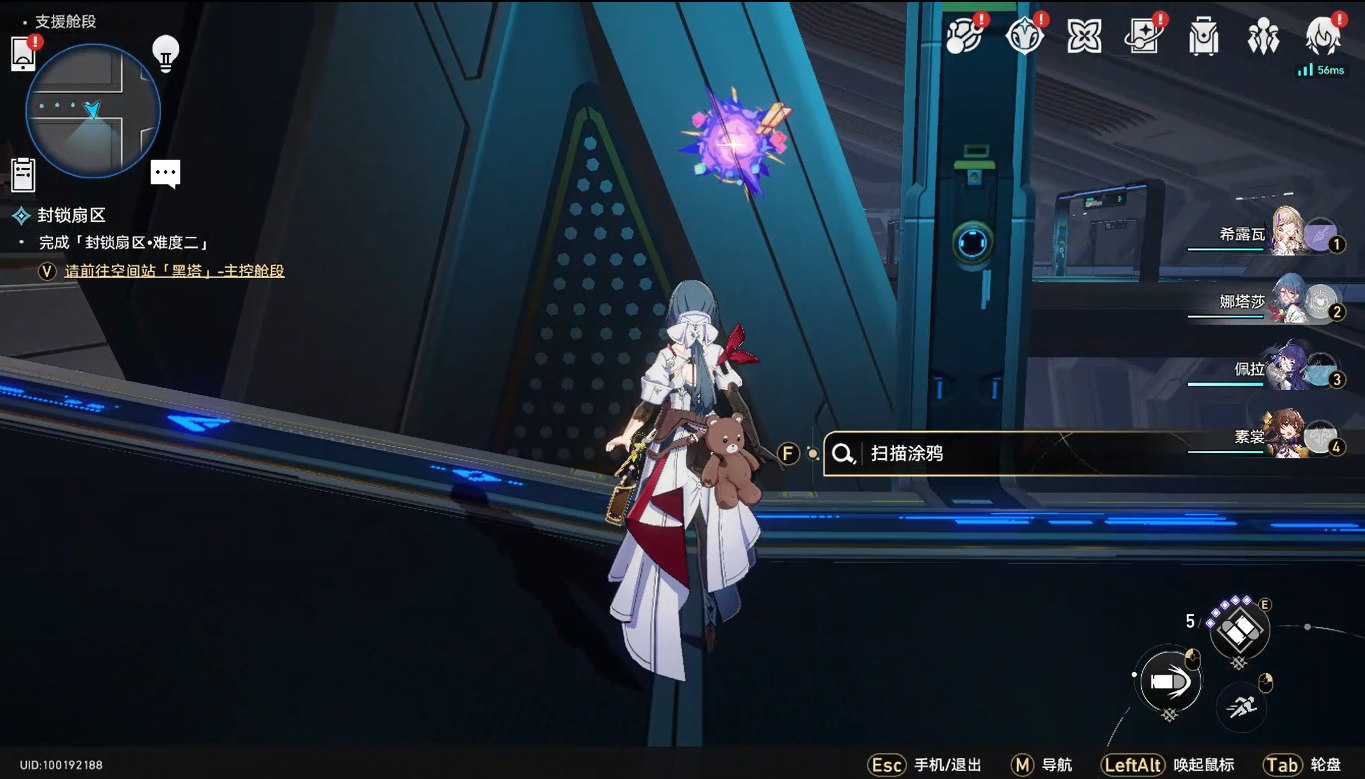
Task: Follow the 请前往空间站「黑塔」-主控舱段 link
Action: tap(174, 271)
